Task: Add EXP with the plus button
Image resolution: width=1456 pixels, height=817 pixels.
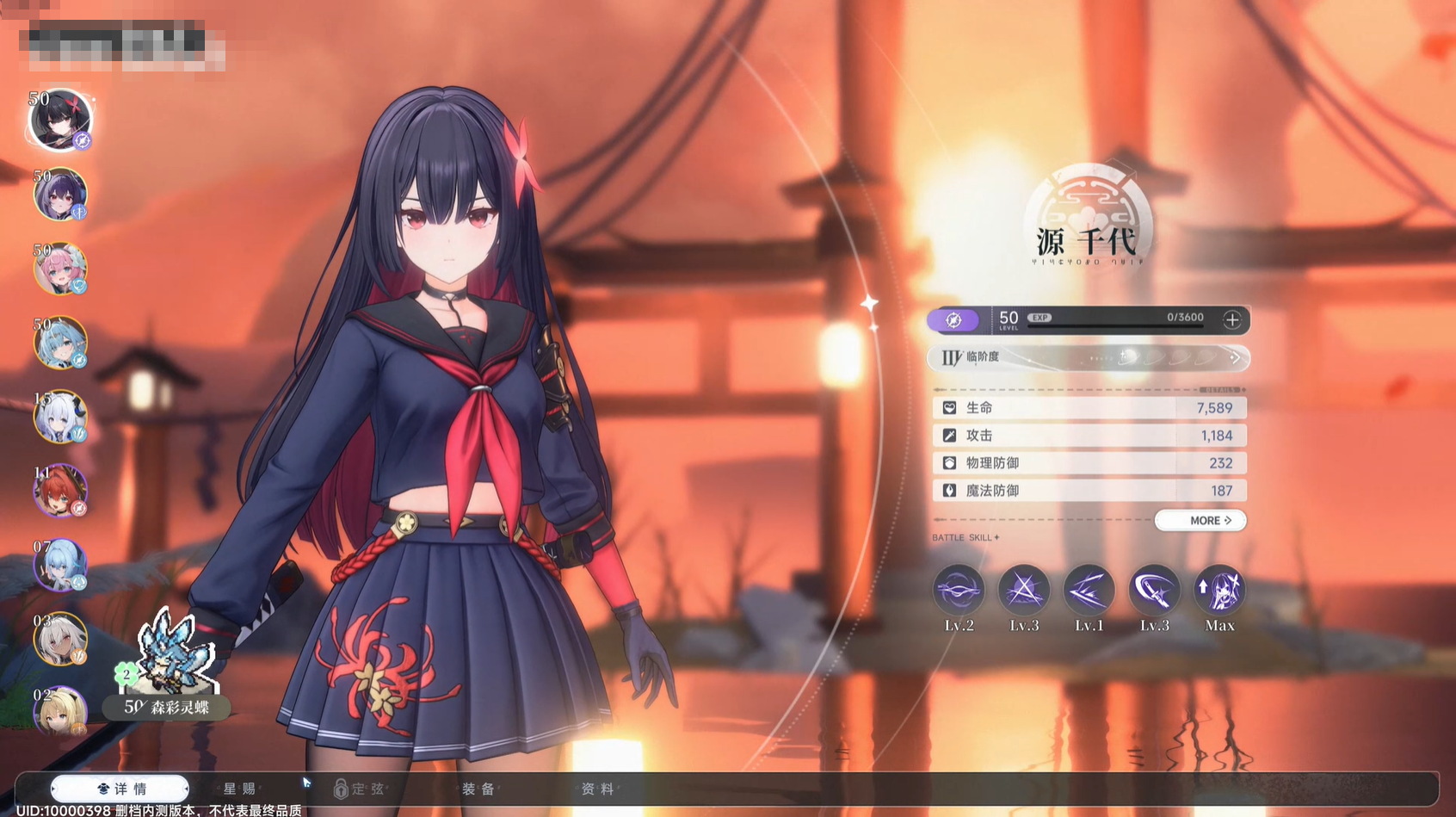Action: pyautogui.click(x=1231, y=320)
